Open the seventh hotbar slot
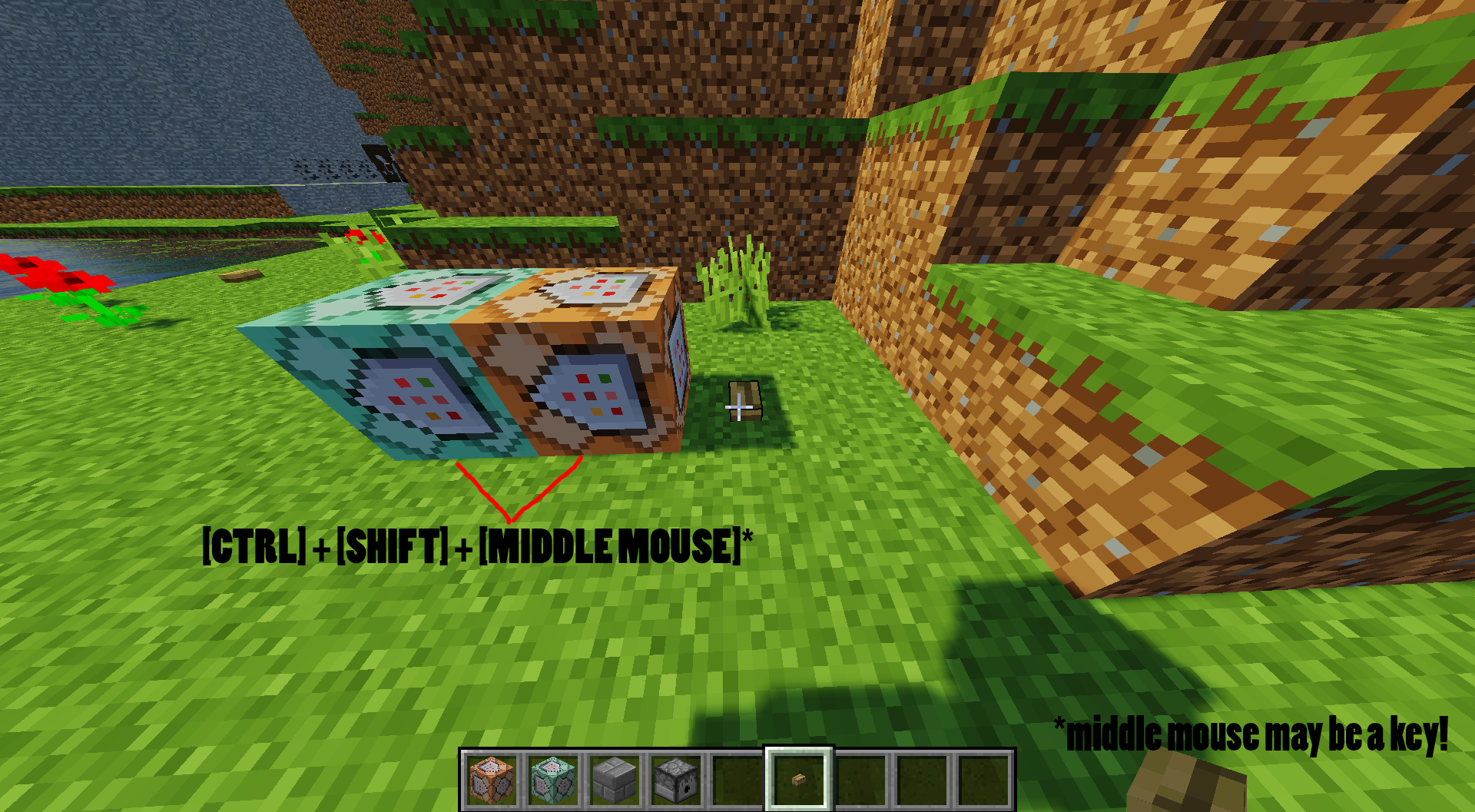Viewport: 1475px width, 812px height. pyautogui.click(x=860, y=781)
